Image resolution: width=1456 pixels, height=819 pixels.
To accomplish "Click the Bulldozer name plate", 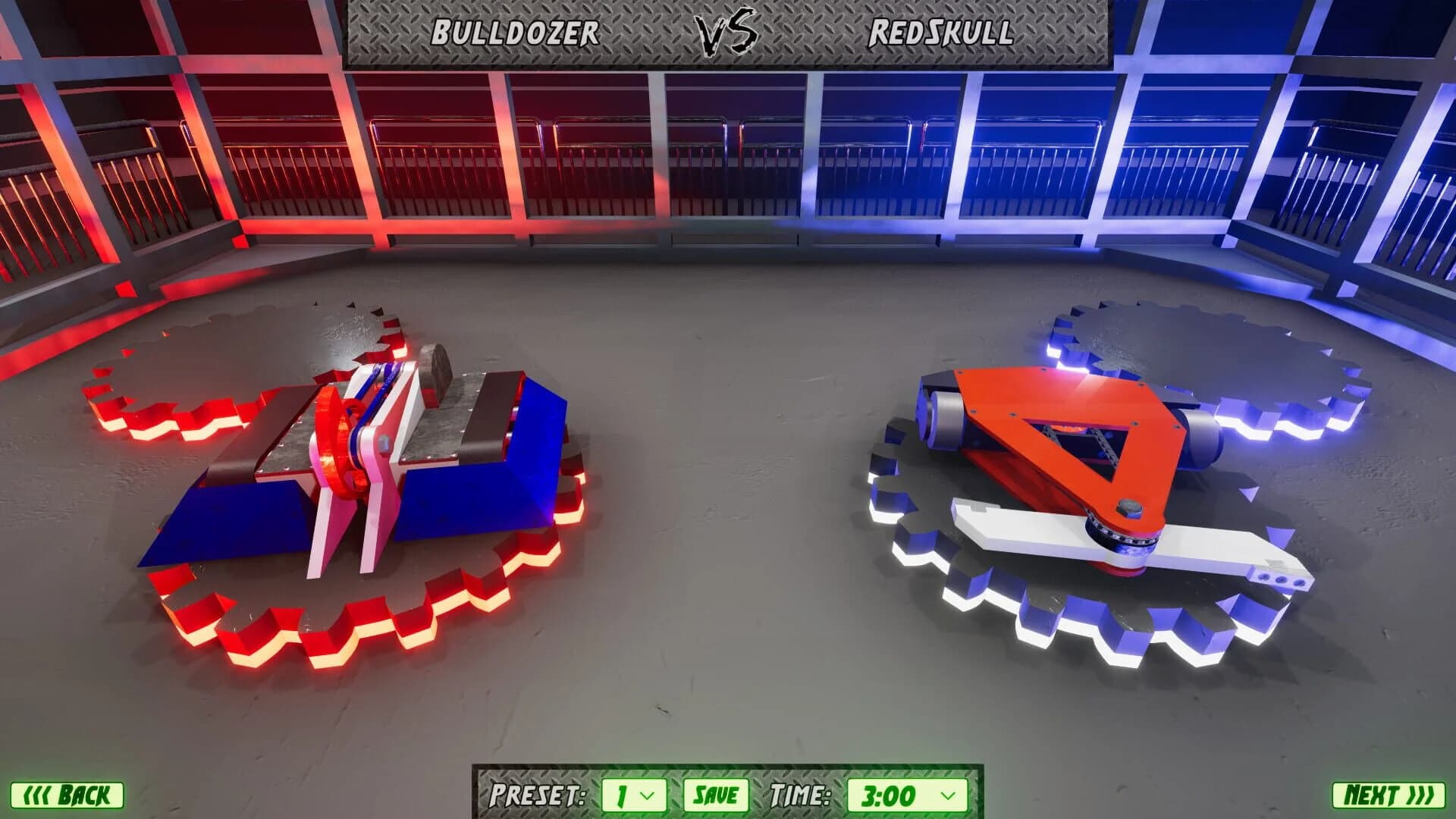I will coord(516,32).
